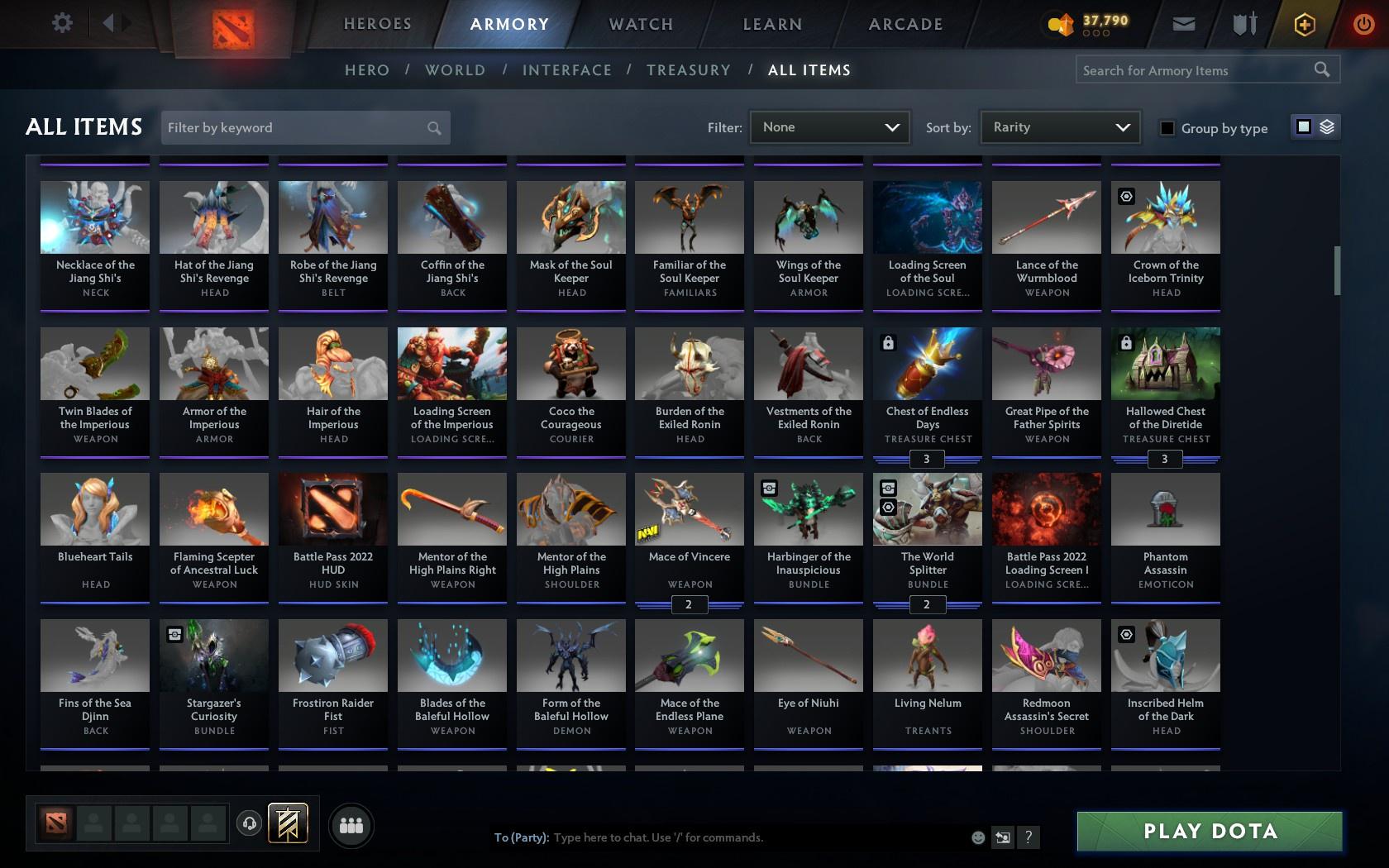
Task: Open the Sort by Rarity dropdown
Action: (x=1059, y=127)
